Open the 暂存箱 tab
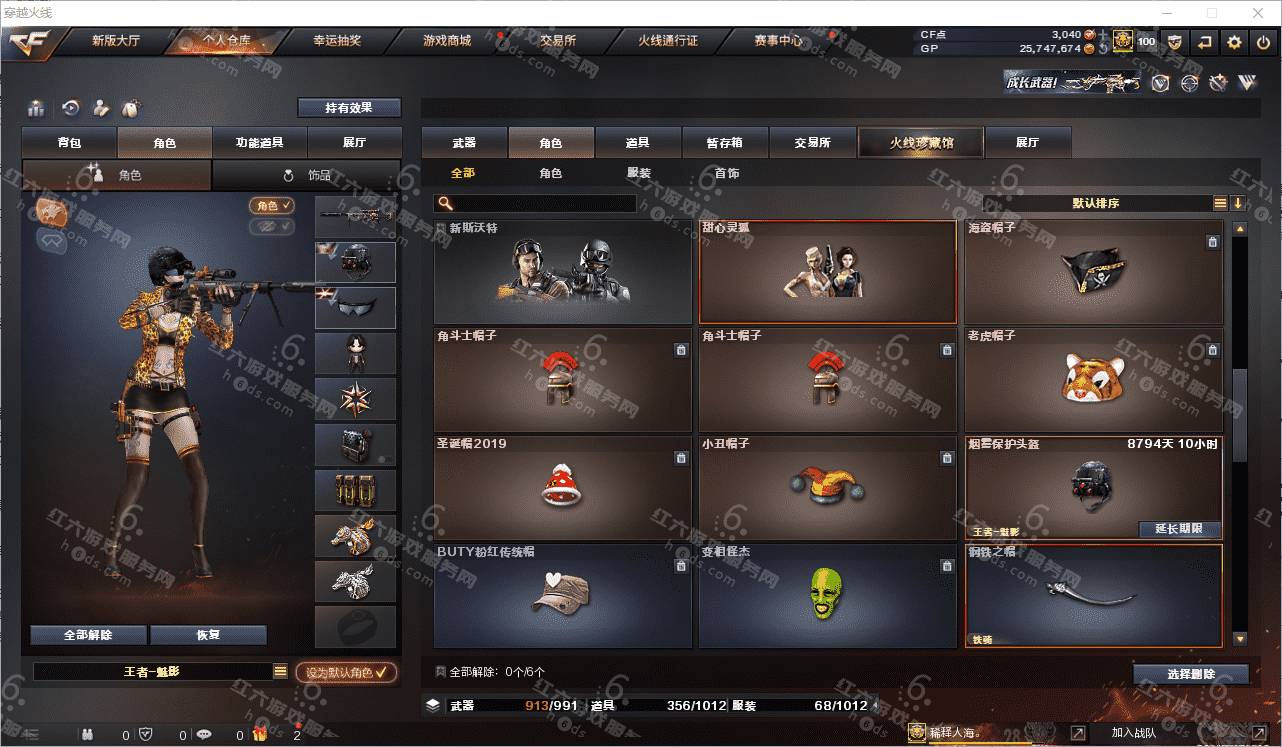1282x747 pixels. 724,143
